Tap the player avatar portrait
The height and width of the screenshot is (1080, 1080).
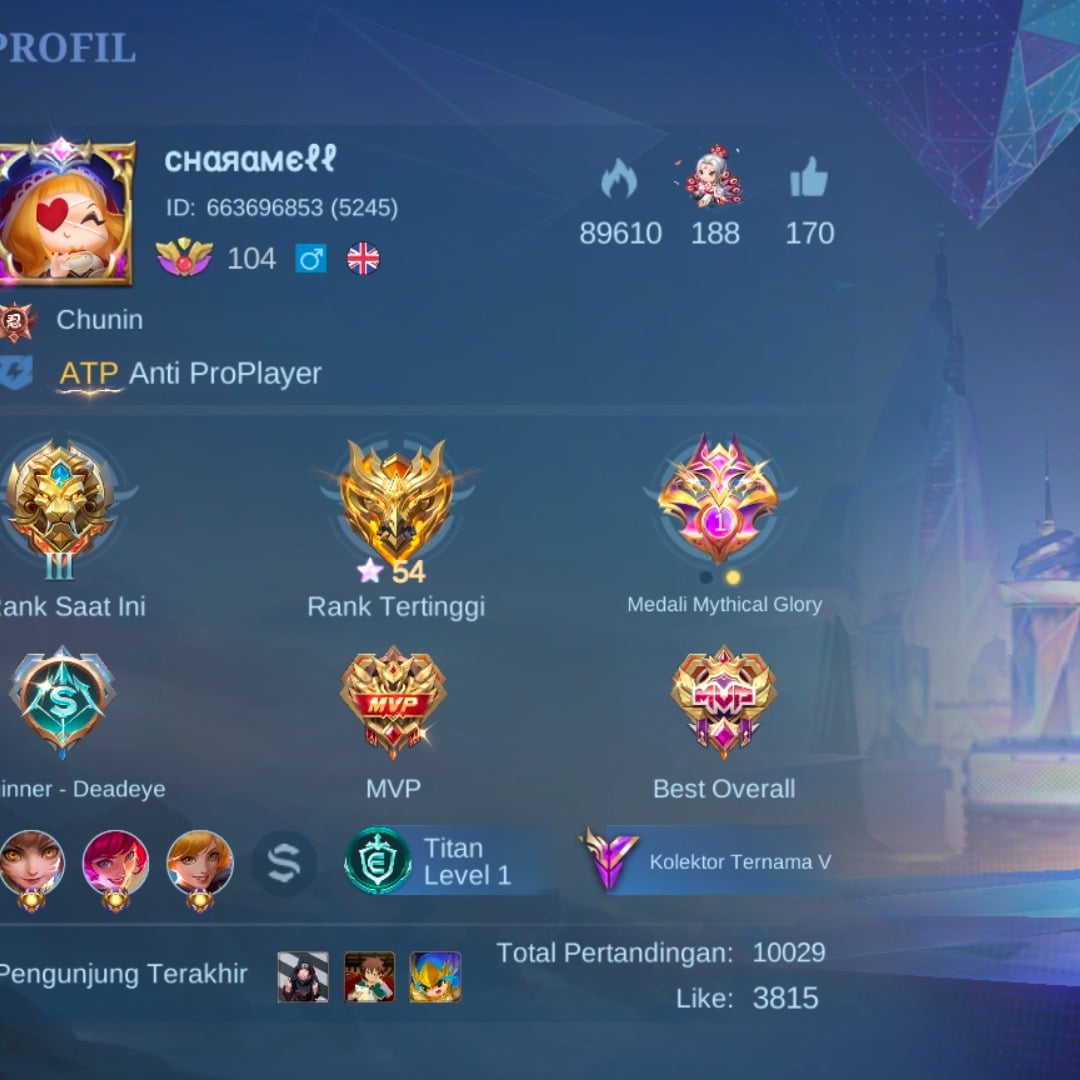(x=64, y=212)
